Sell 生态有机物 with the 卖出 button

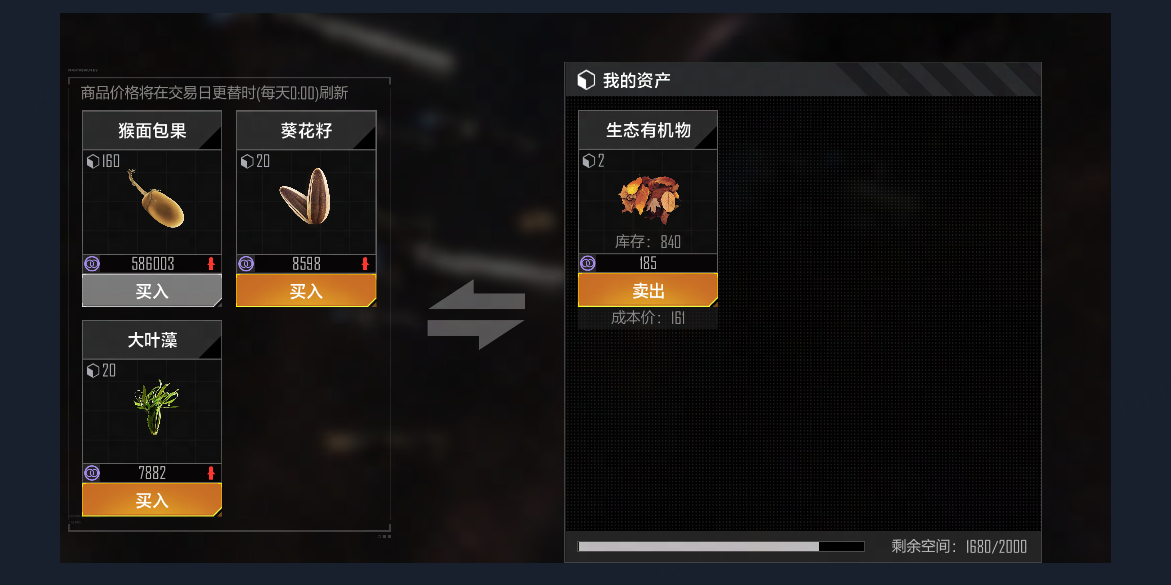pos(648,291)
